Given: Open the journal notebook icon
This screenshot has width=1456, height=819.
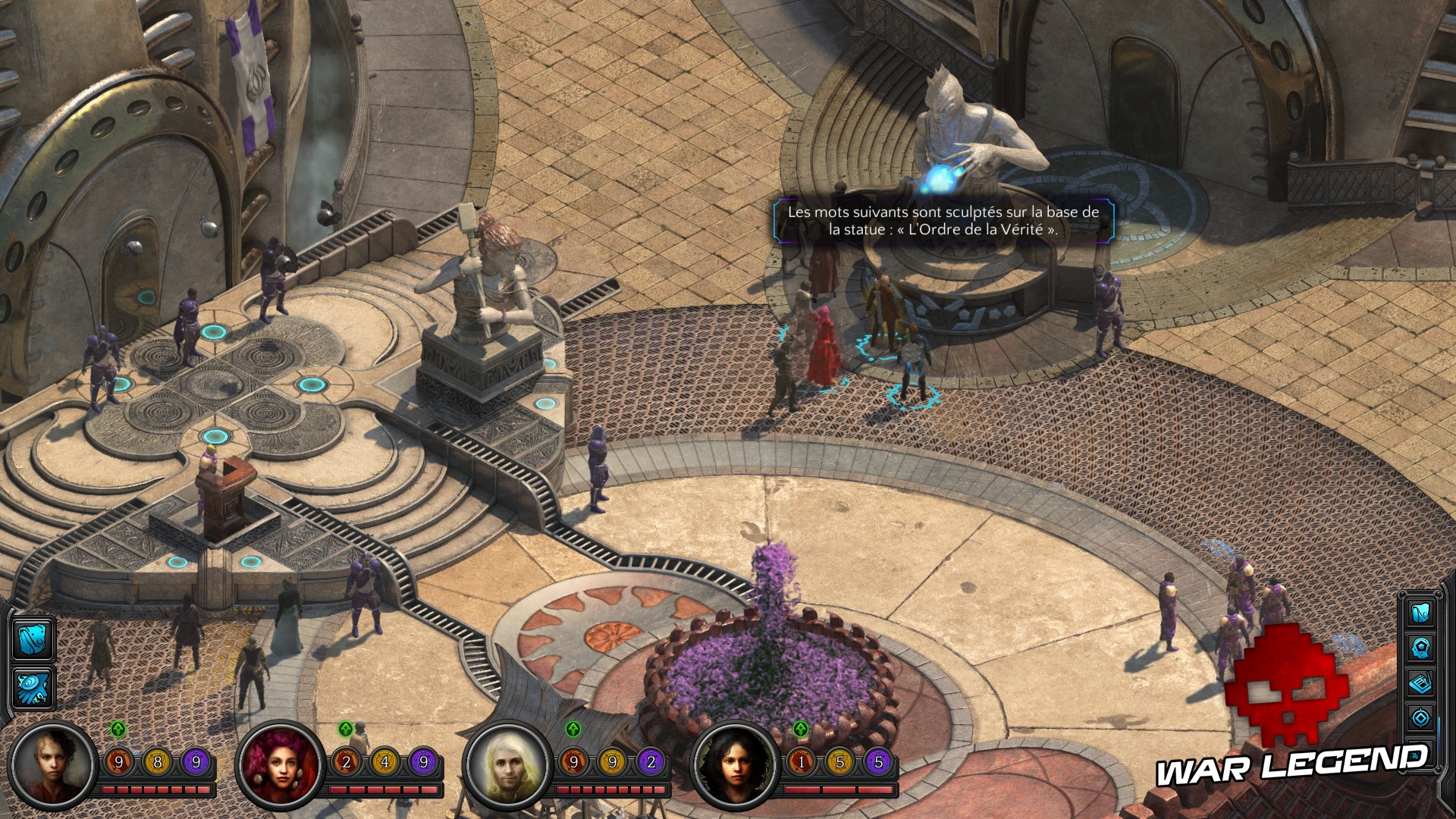Looking at the screenshot, I should 1420,682.
